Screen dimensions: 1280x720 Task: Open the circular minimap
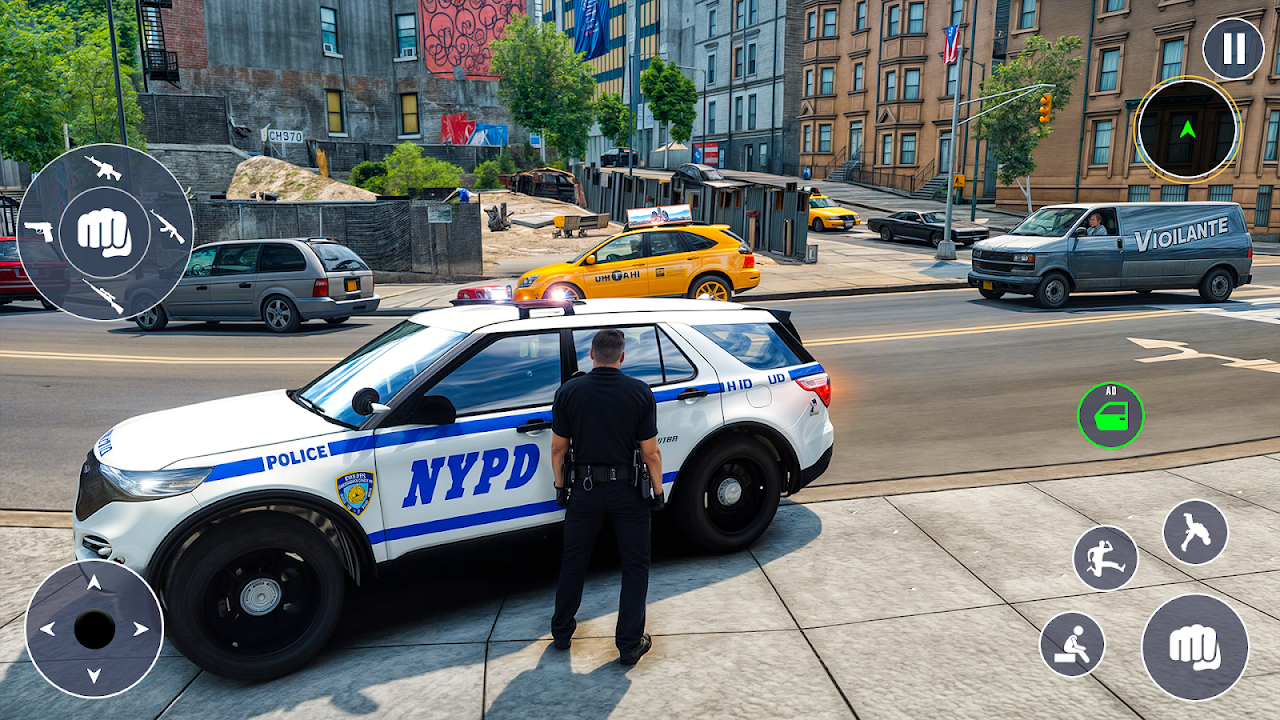click(1187, 129)
